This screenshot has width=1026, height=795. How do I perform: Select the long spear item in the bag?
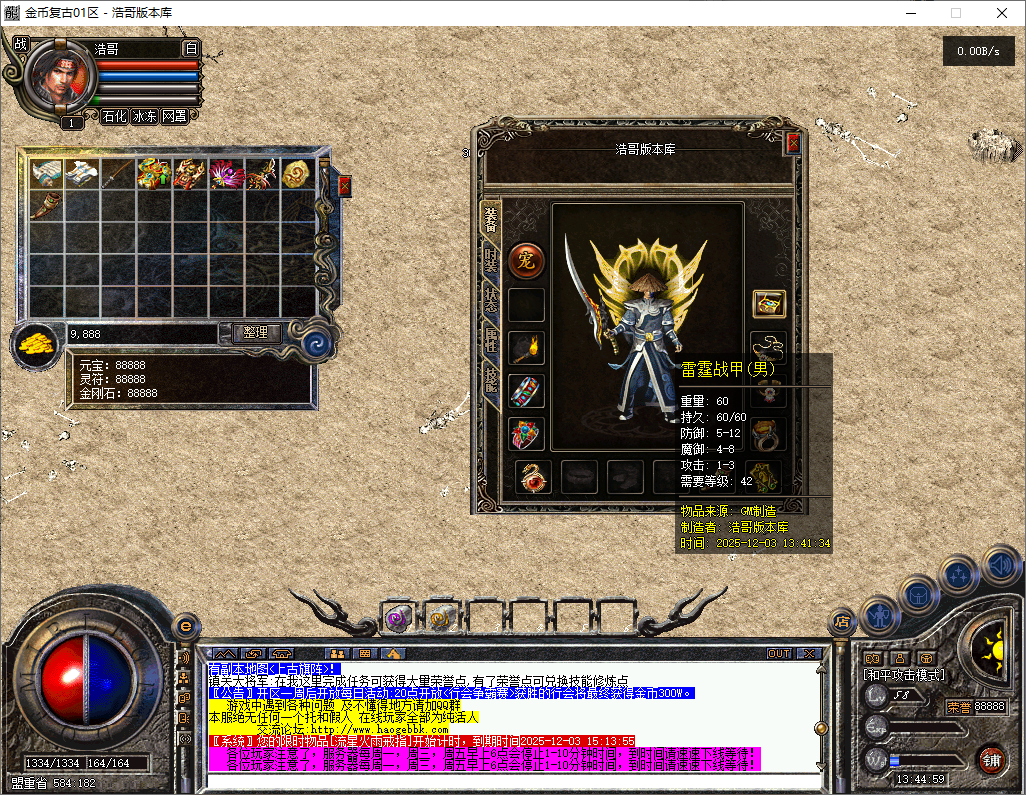118,174
